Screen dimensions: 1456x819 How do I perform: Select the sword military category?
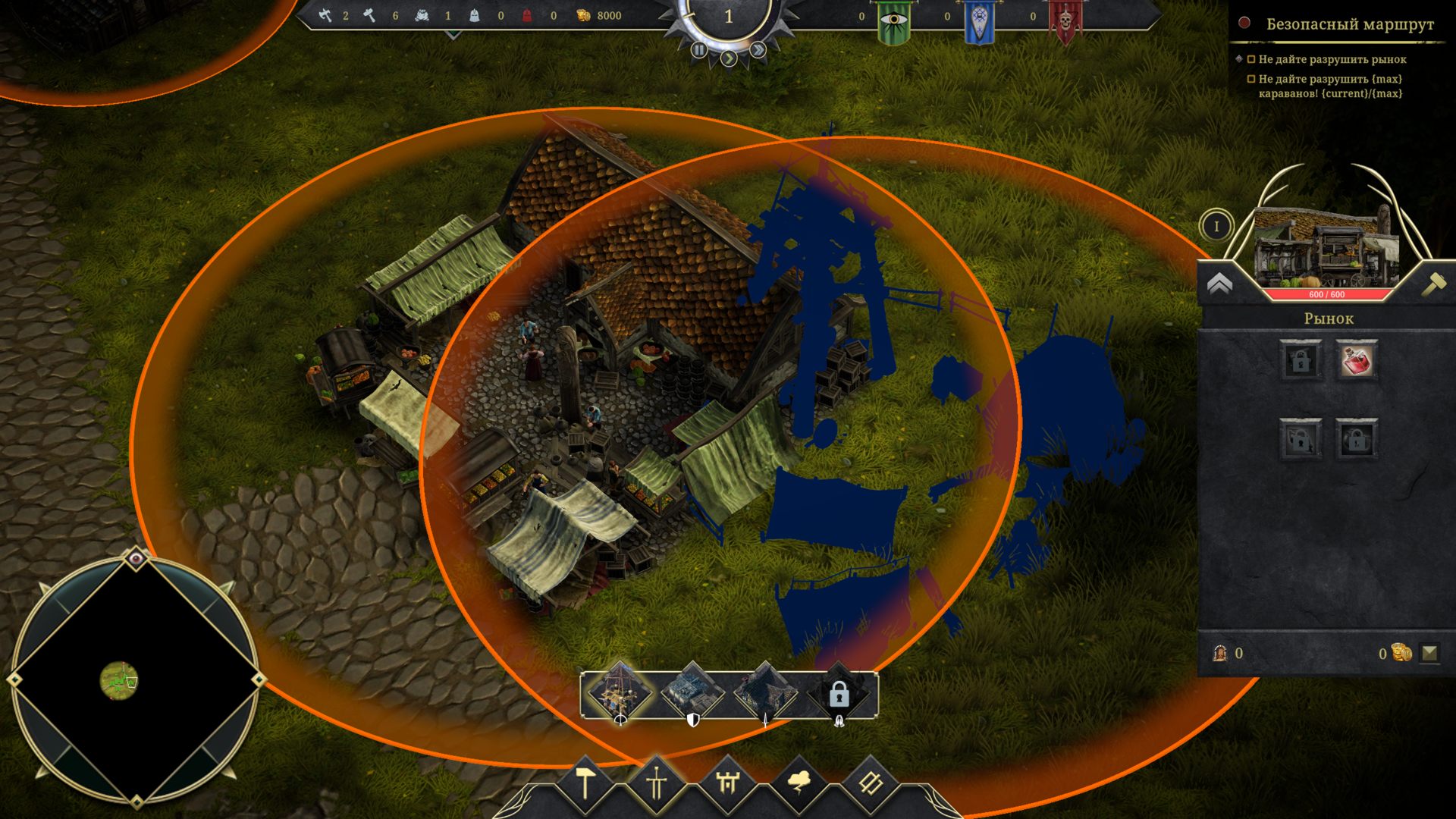coord(657,782)
